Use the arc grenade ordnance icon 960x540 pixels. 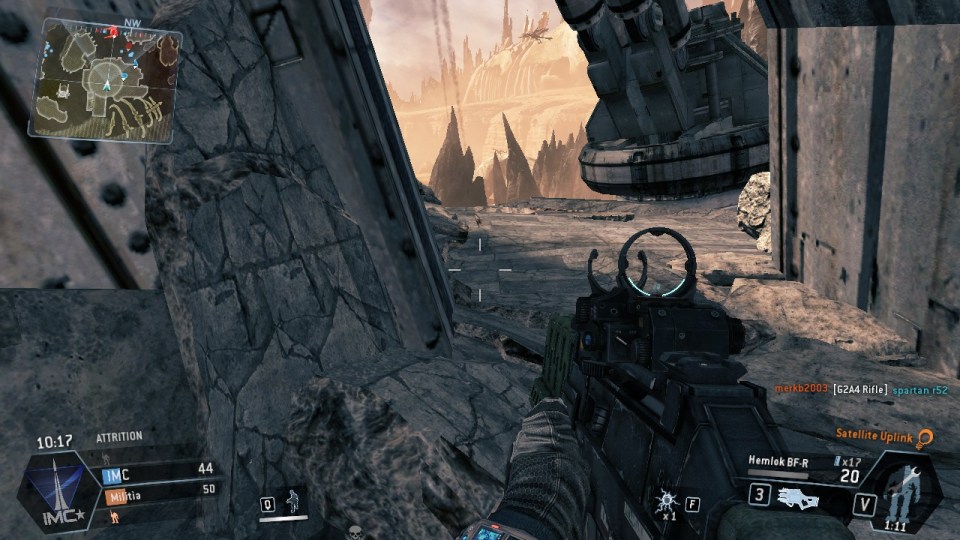(667, 499)
